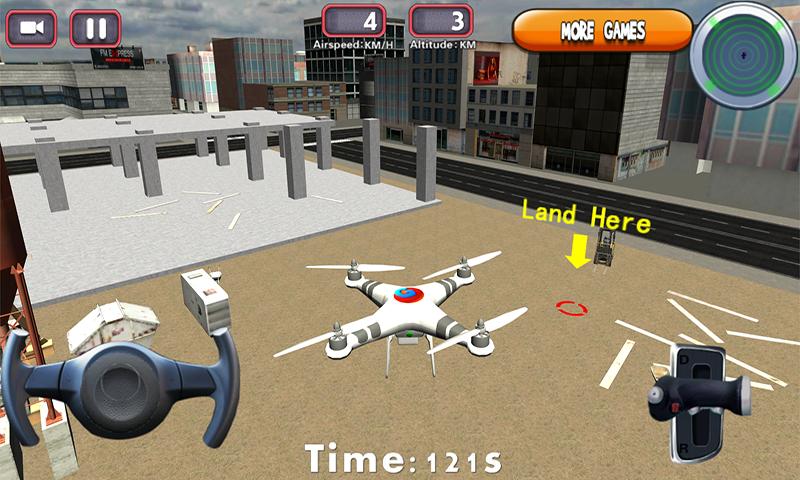Switch the camera view with the camera button
Viewport: 800px width, 480px height.
[x=32, y=28]
